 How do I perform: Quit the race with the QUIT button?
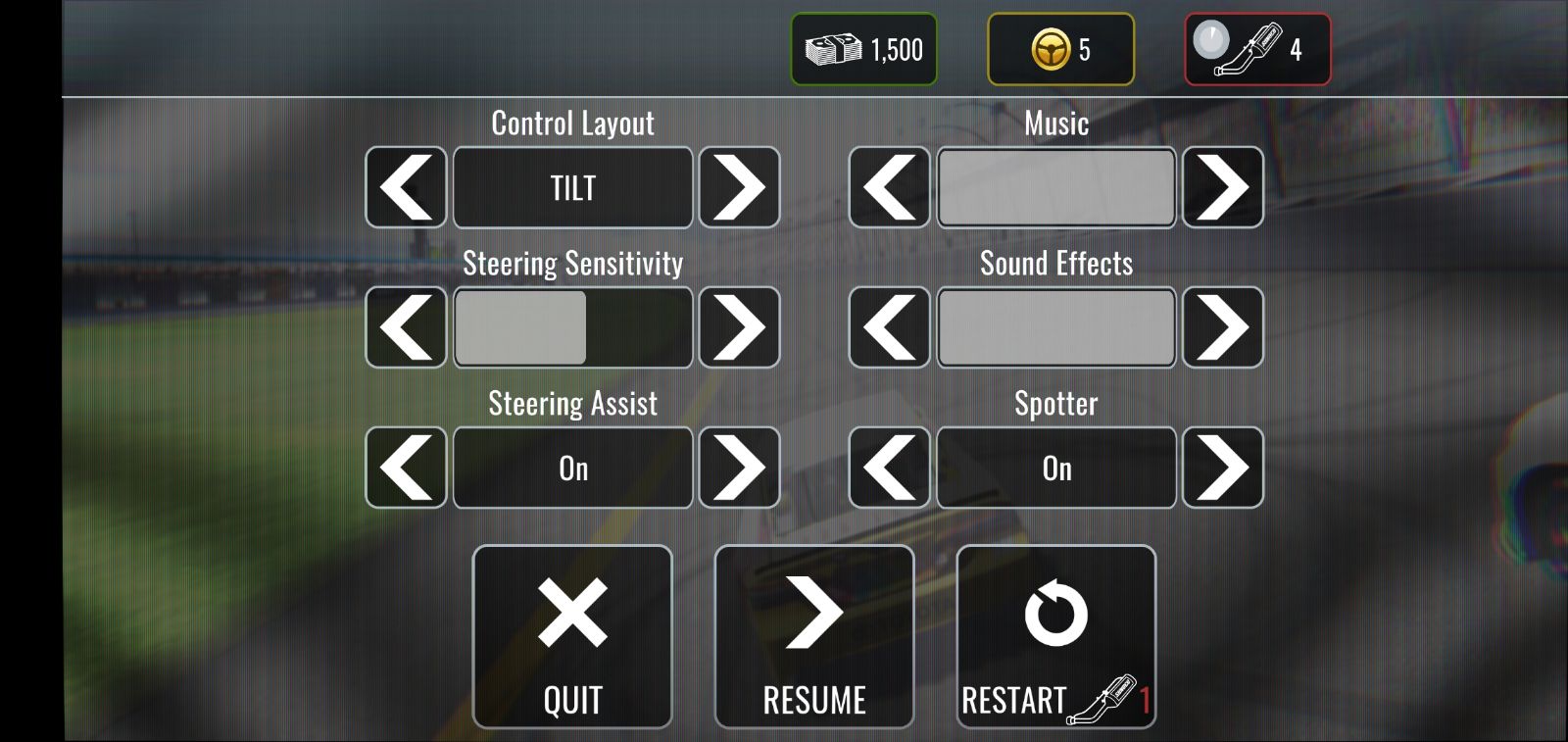pyautogui.click(x=572, y=636)
